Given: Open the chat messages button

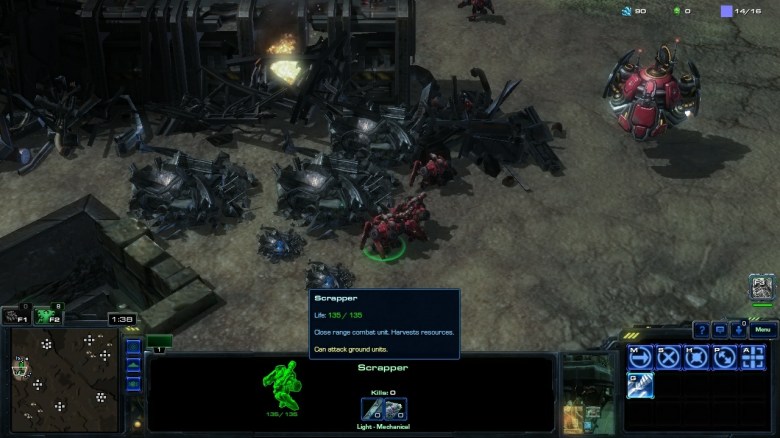Looking at the screenshot, I should (720, 330).
